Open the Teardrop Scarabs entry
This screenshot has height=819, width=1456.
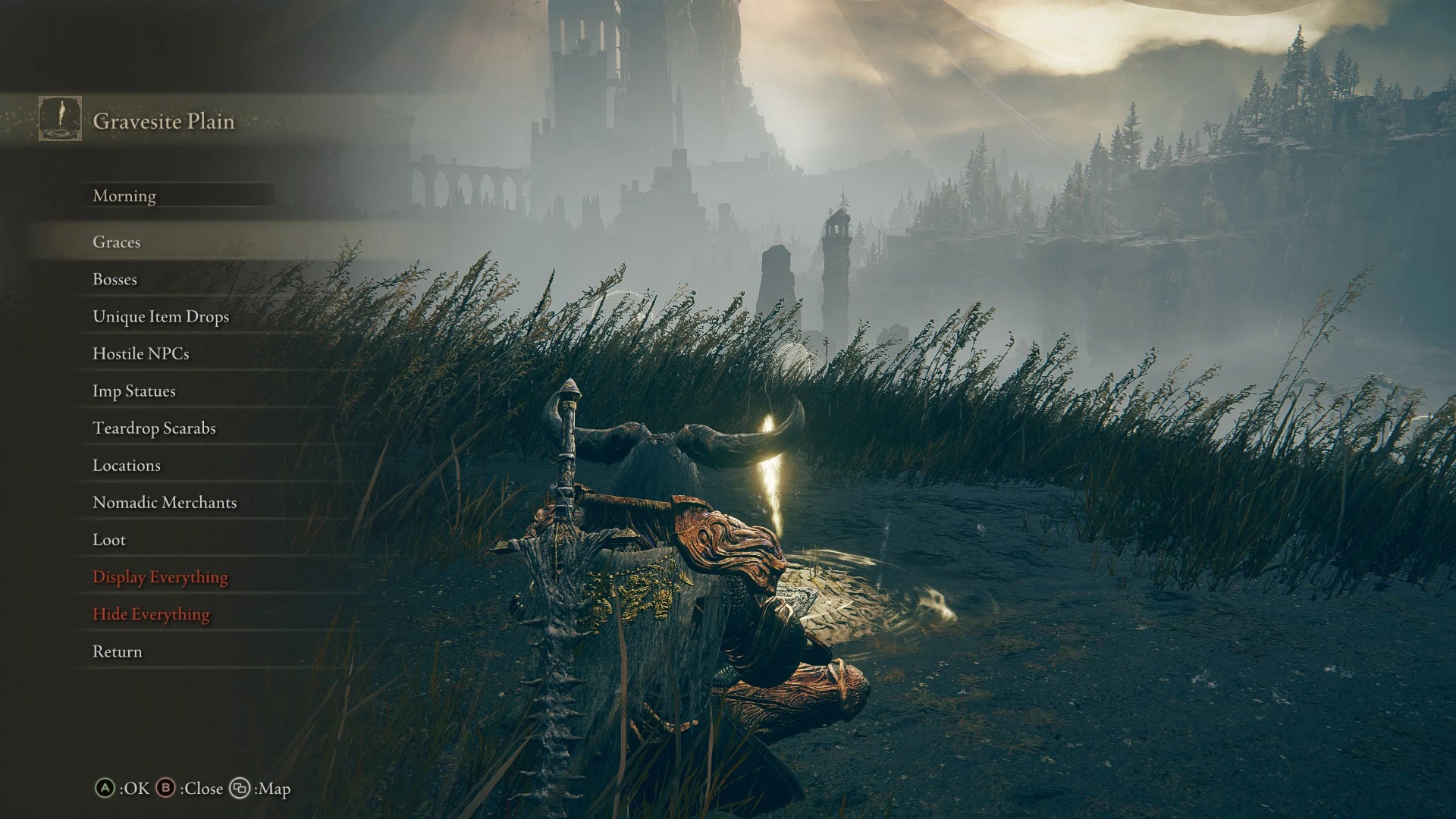(154, 428)
